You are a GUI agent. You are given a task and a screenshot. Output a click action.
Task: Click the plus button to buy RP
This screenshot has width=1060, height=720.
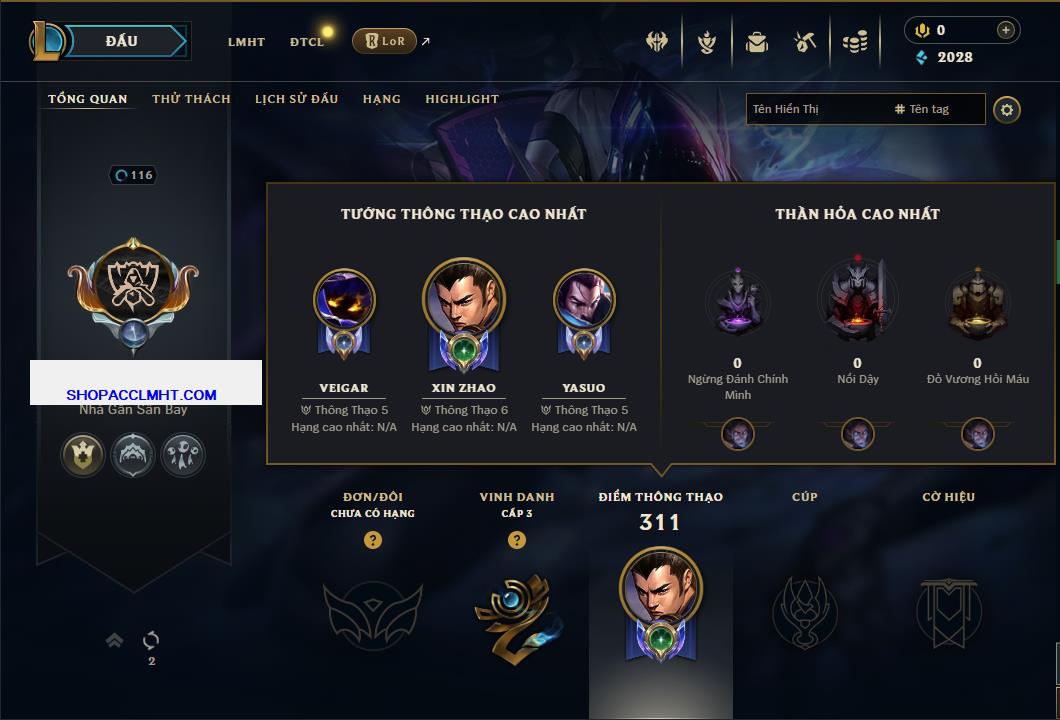(x=1005, y=30)
